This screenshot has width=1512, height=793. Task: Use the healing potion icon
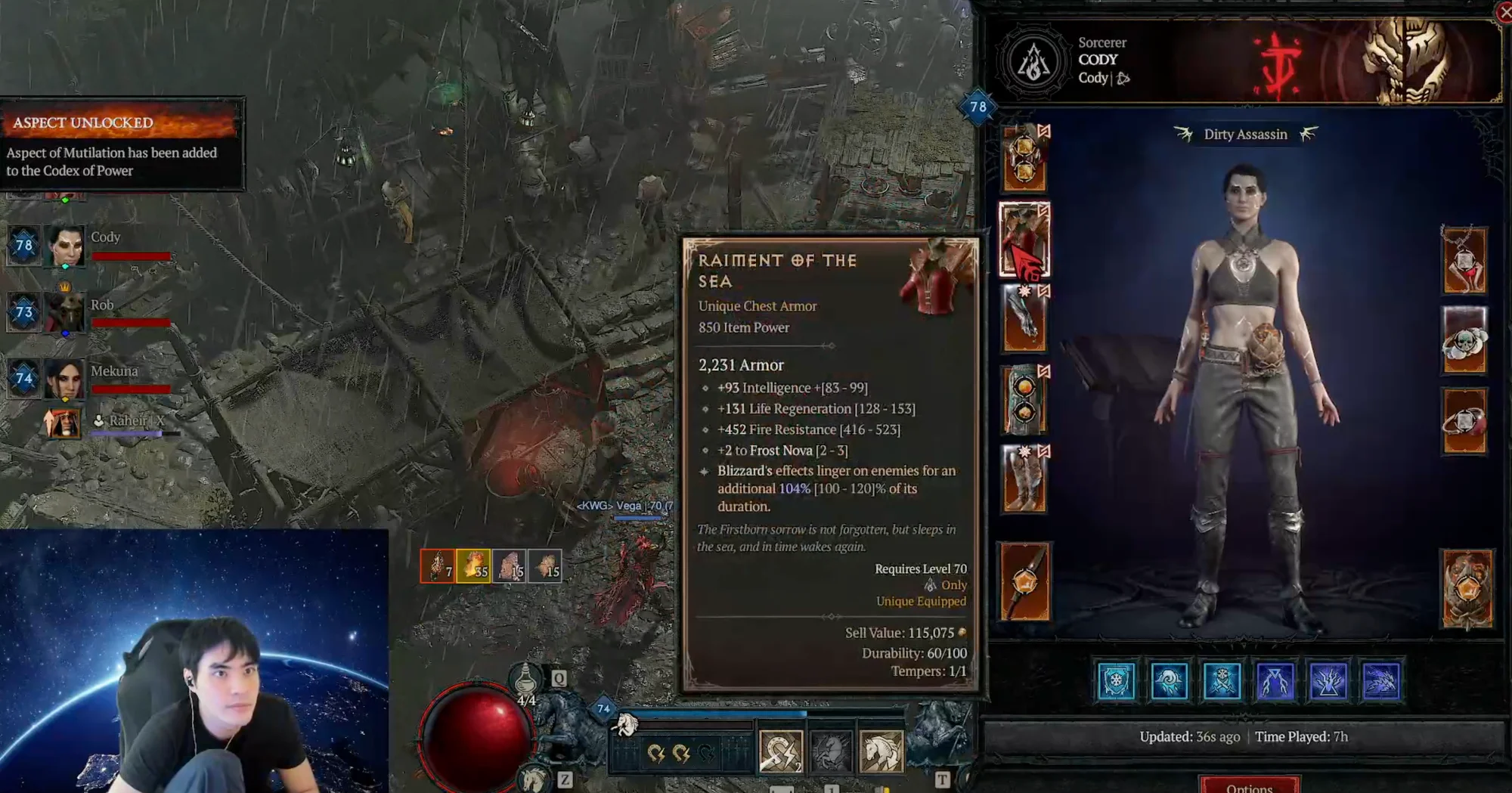(525, 680)
